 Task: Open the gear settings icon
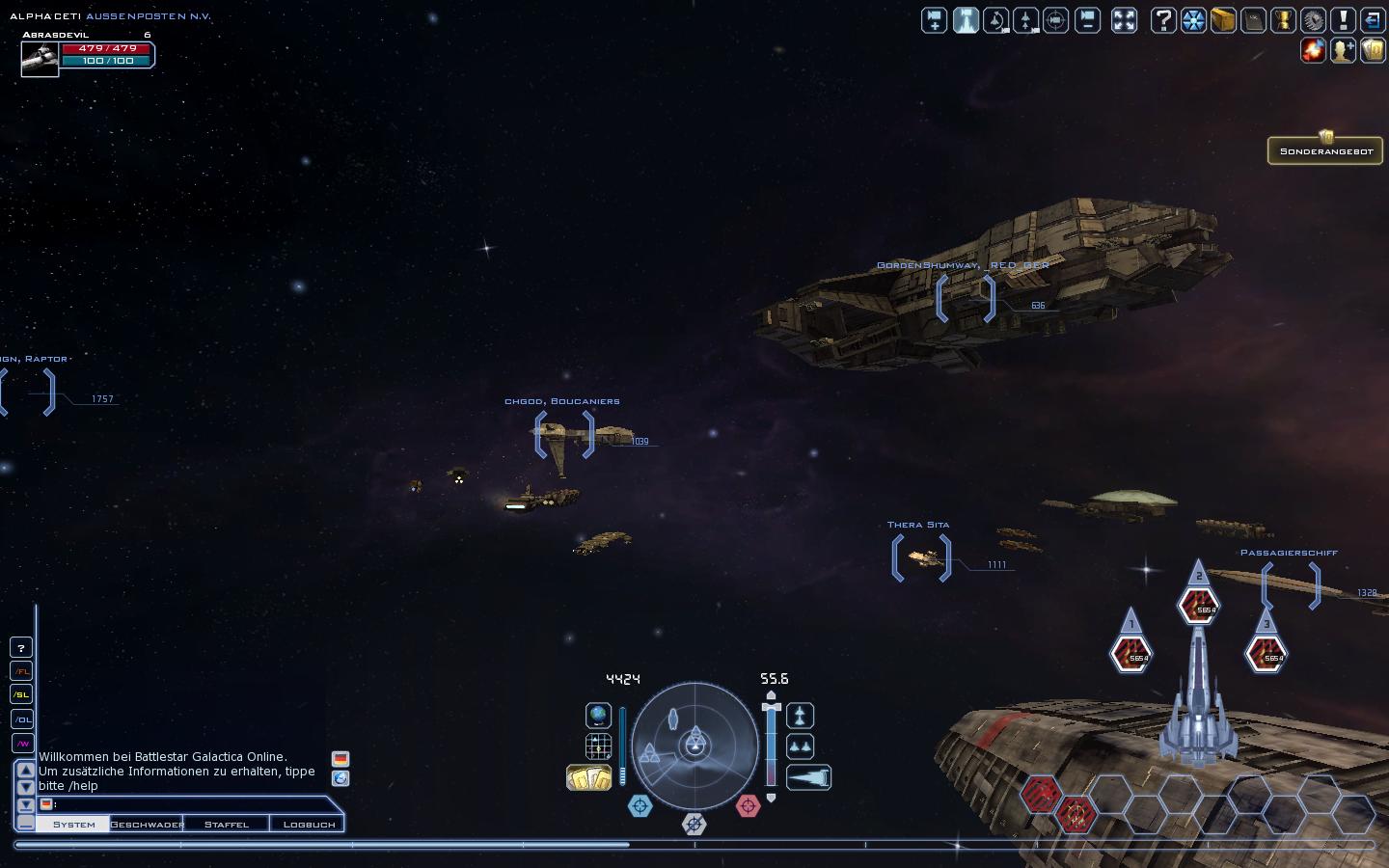click(1313, 20)
